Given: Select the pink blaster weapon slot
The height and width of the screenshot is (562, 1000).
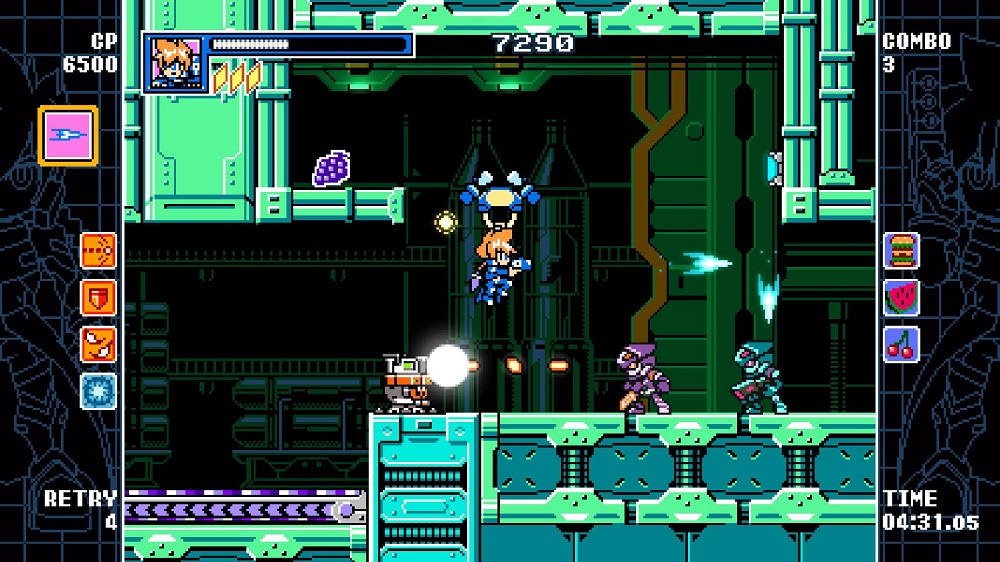Looking at the screenshot, I should coord(68,136).
